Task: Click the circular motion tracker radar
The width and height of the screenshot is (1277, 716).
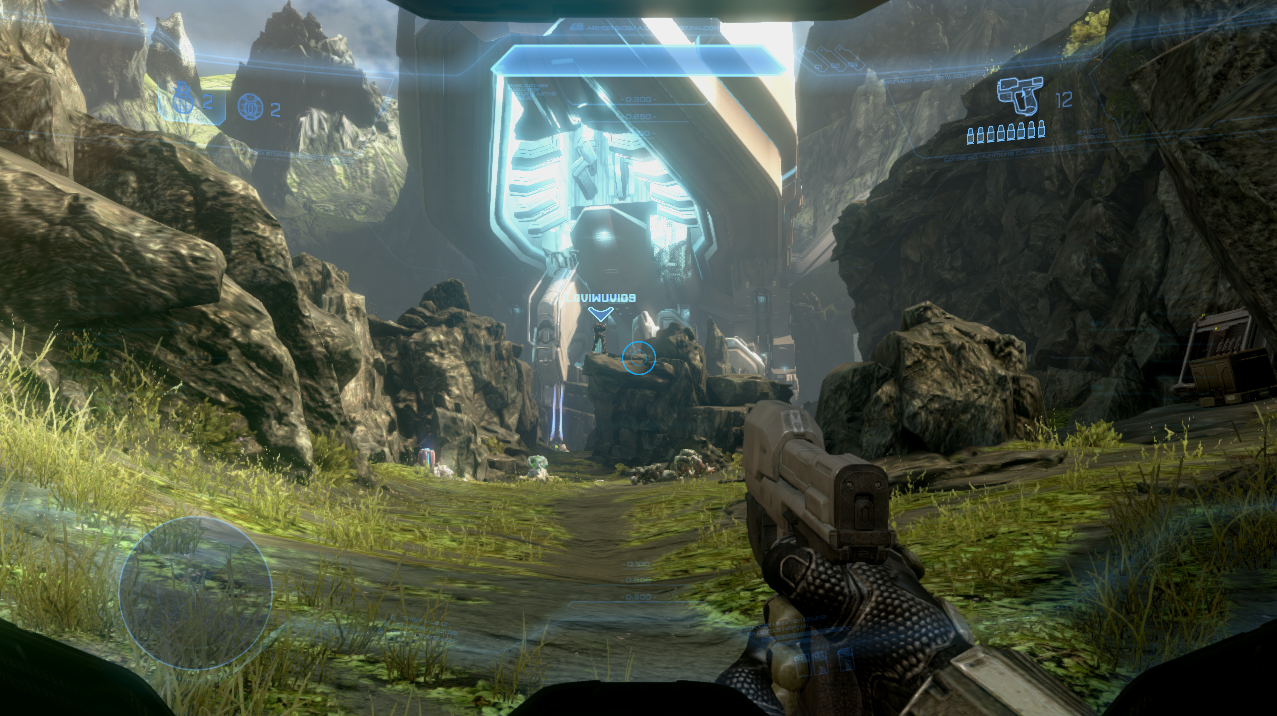Action: coord(196,593)
